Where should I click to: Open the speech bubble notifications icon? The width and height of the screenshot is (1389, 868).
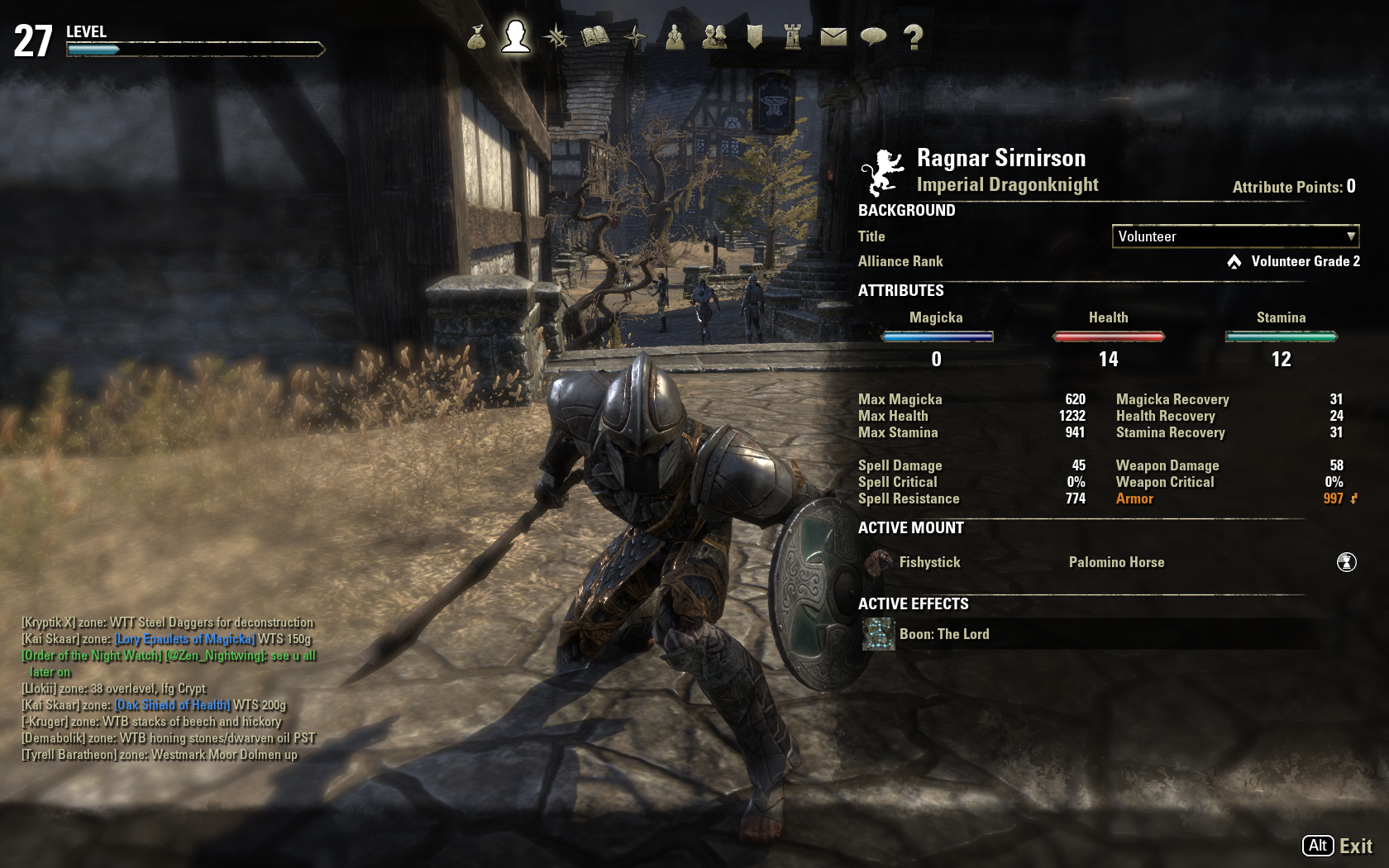point(873,37)
